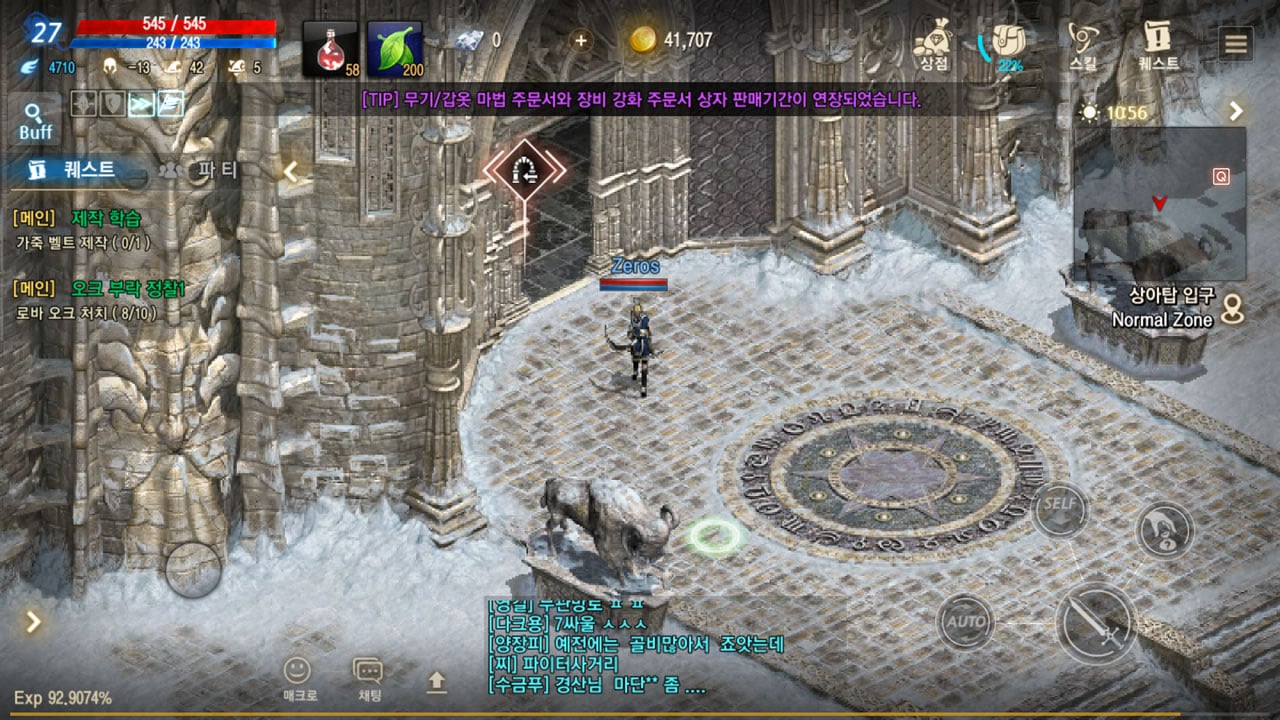Open the 채팅 chat window
Viewport: 1280px width, 720px height.
point(368,678)
